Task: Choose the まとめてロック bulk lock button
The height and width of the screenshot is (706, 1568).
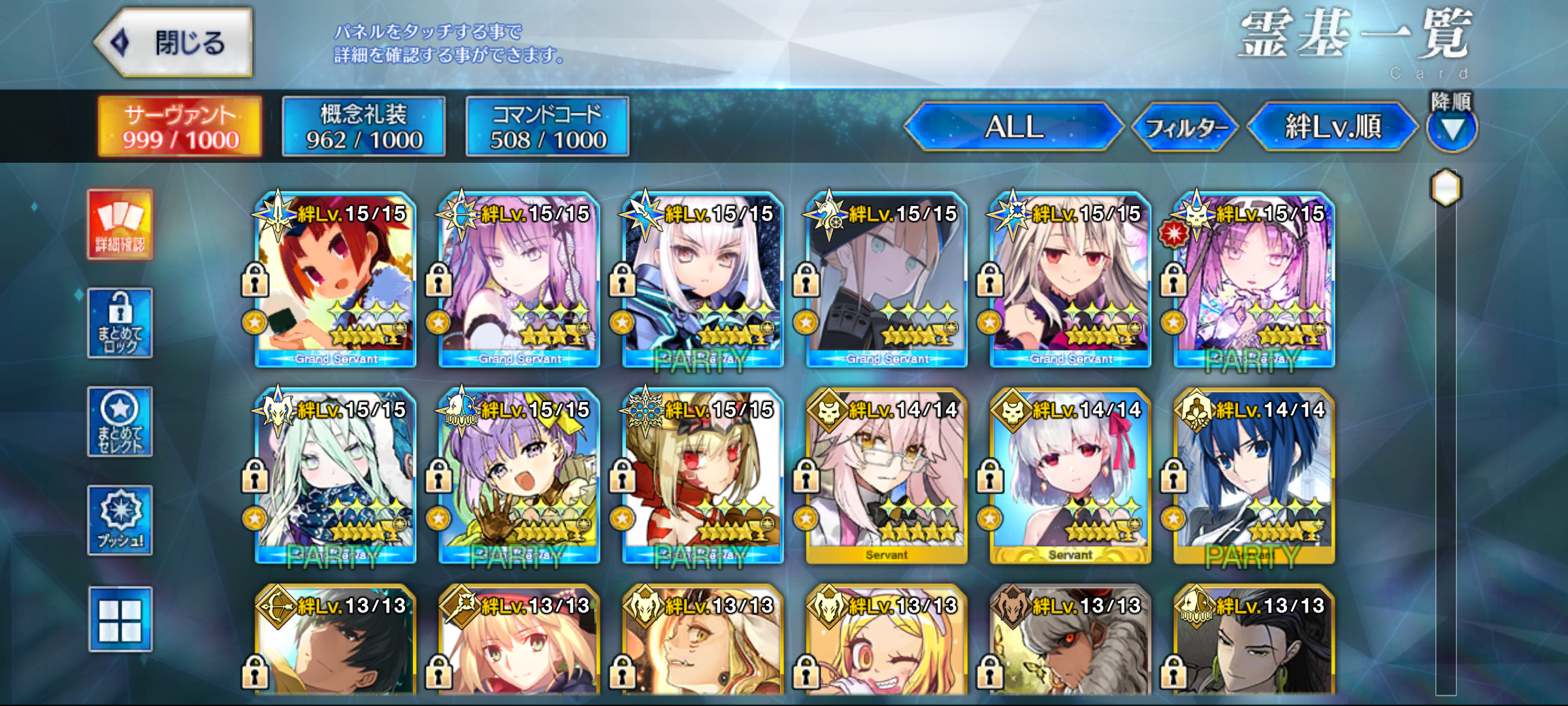Action: [120, 323]
